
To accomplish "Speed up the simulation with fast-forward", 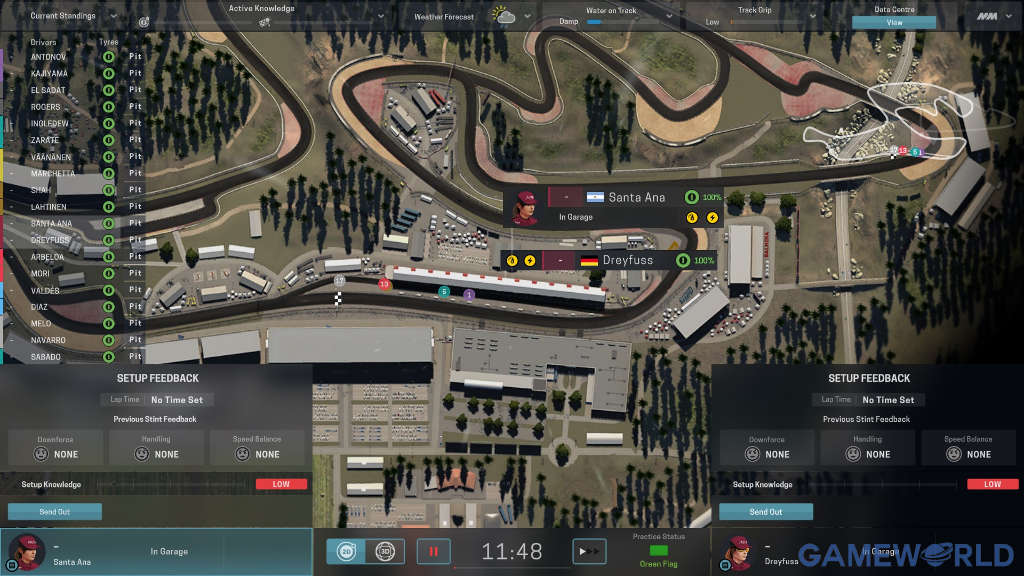I will pyautogui.click(x=589, y=551).
